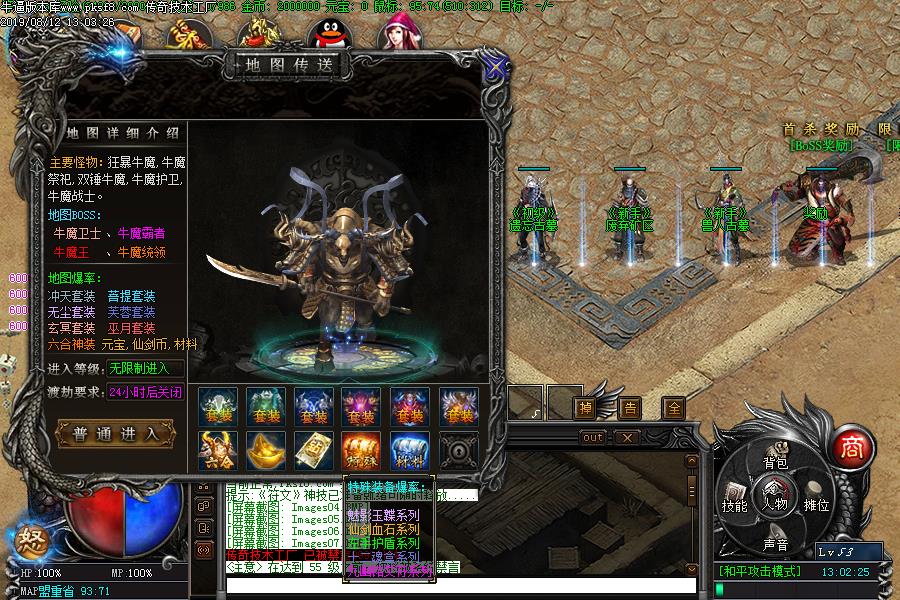Viewport: 900px width, 600px height.
Task: Open the 技能 skills panel
Action: tap(735, 504)
